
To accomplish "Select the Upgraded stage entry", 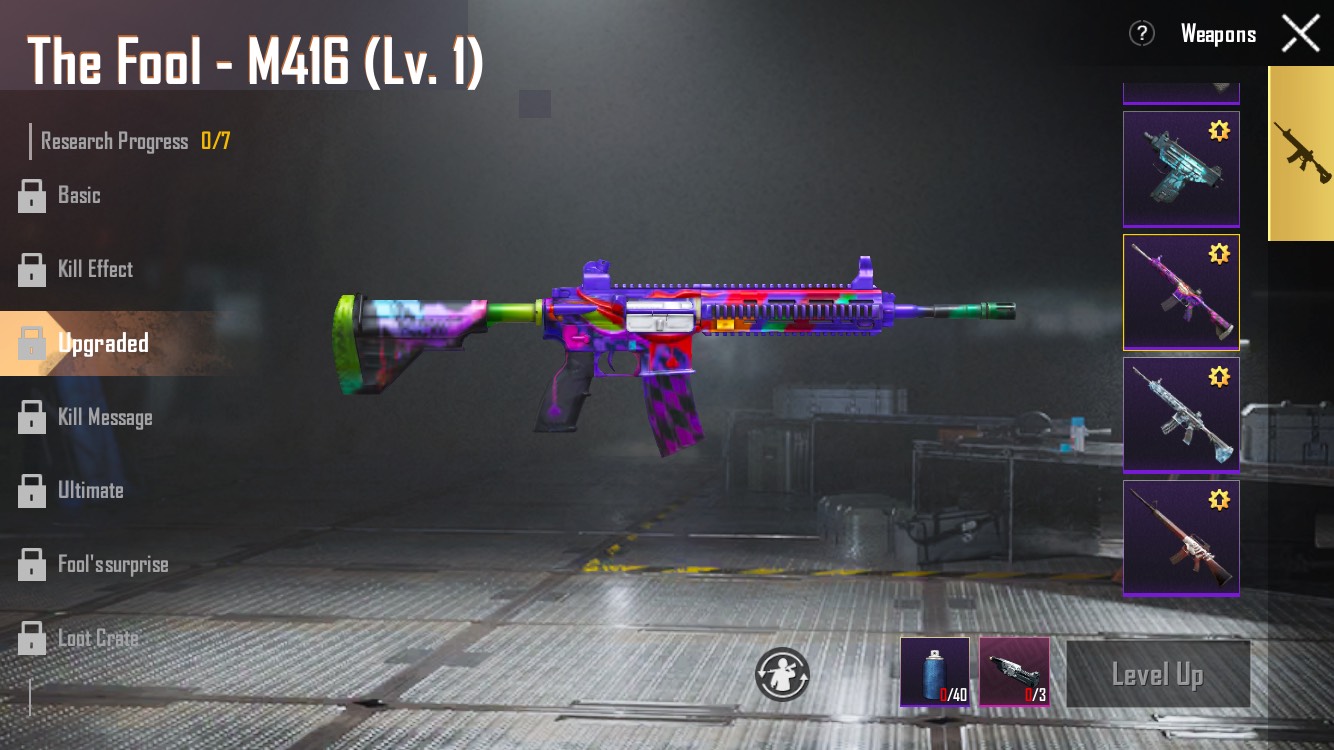I will pyautogui.click(x=102, y=343).
